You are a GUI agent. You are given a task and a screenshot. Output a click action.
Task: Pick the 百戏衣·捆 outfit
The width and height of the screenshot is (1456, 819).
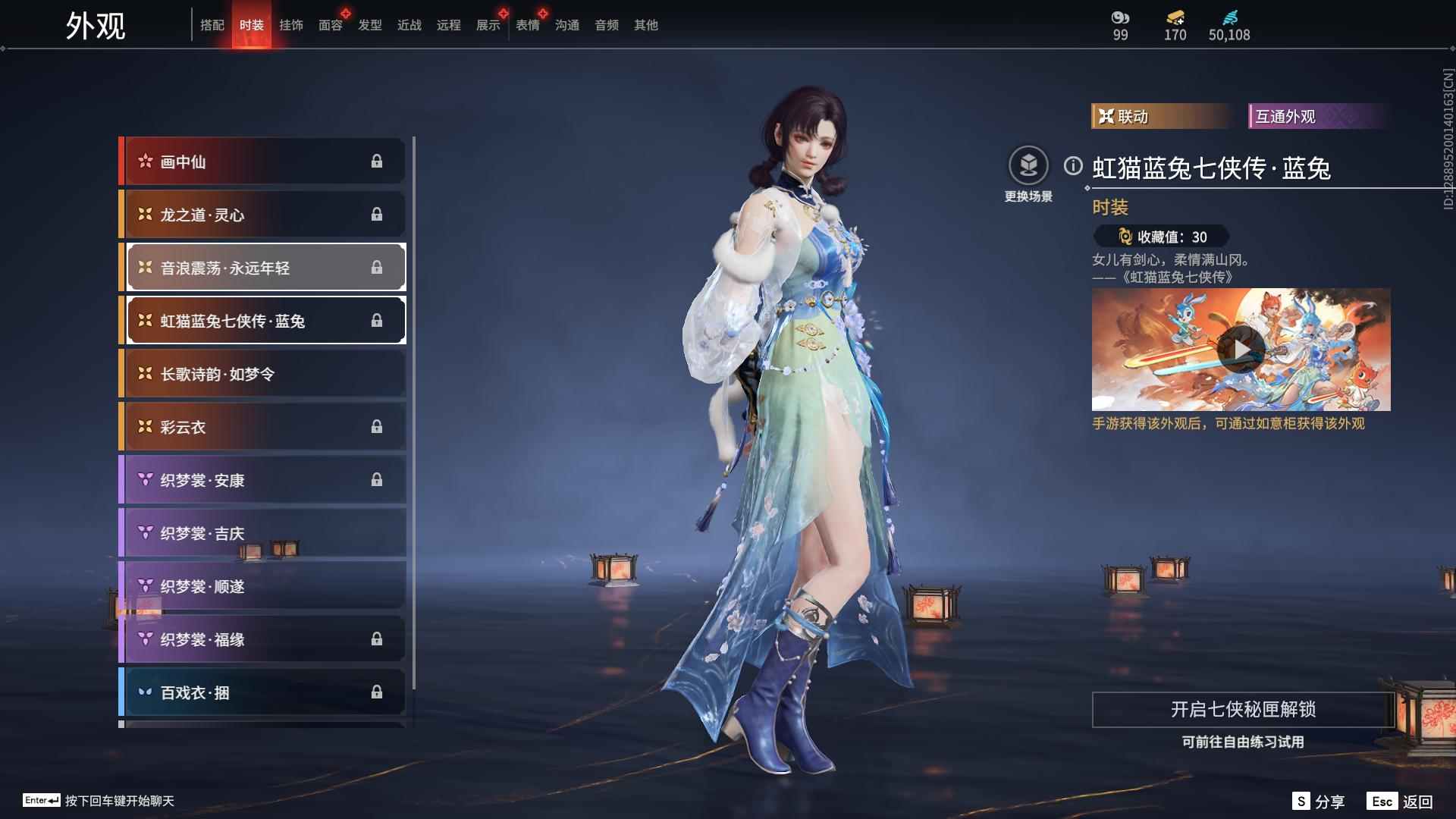[x=262, y=692]
